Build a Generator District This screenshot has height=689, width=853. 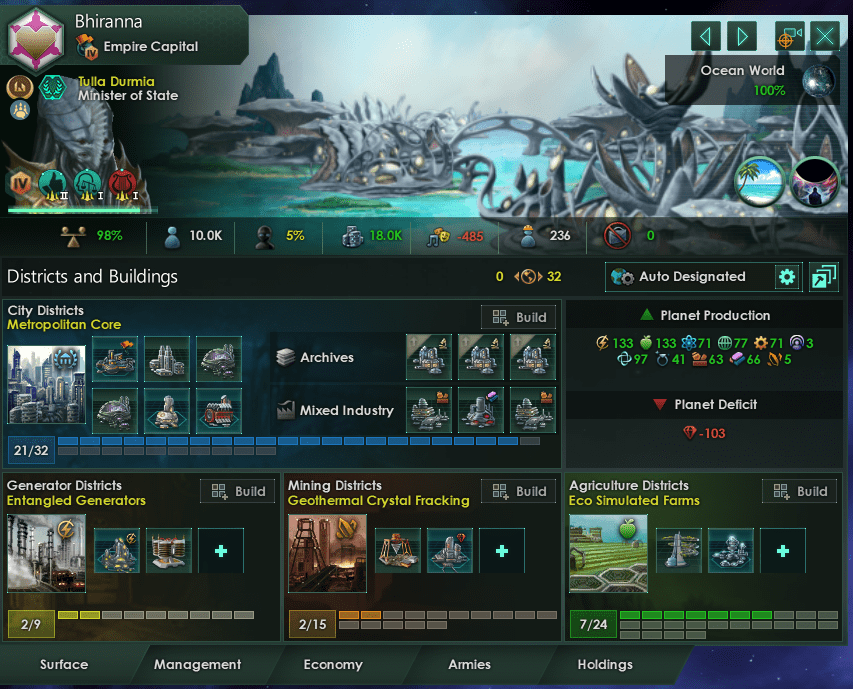(x=237, y=491)
